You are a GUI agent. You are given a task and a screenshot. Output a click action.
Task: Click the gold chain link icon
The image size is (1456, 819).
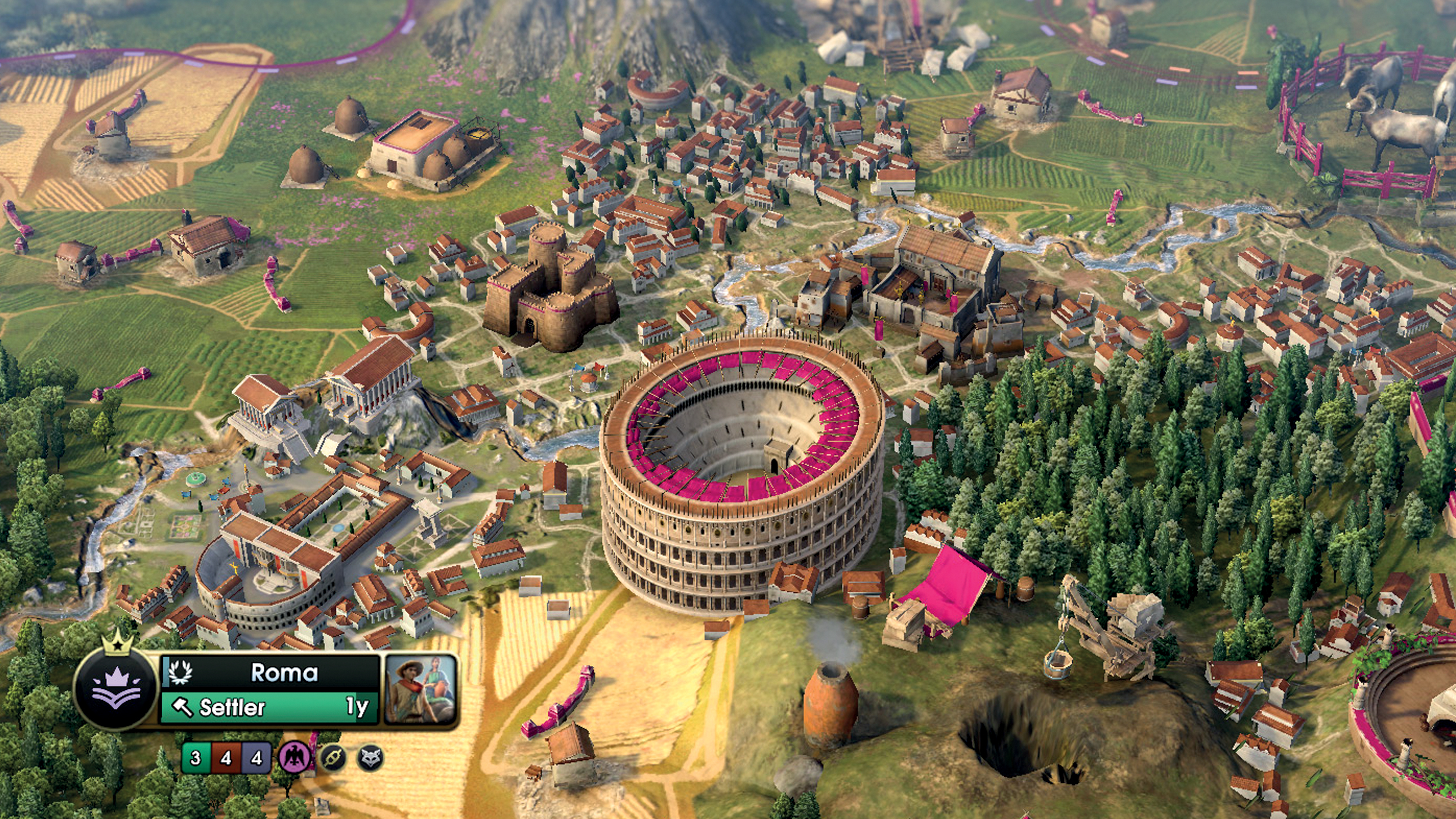pyautogui.click(x=334, y=758)
